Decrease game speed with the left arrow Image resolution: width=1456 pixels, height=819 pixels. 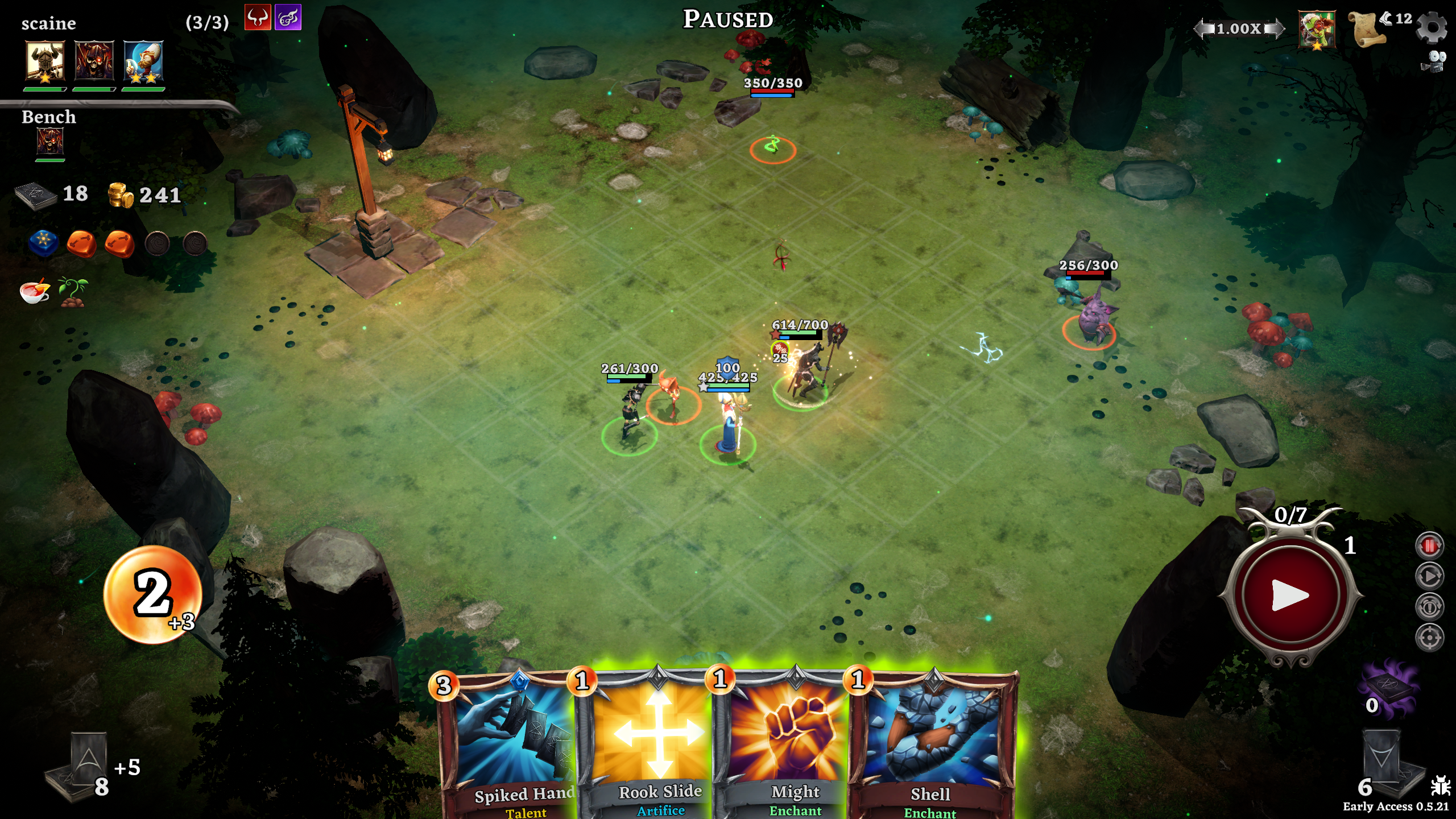point(1203,28)
